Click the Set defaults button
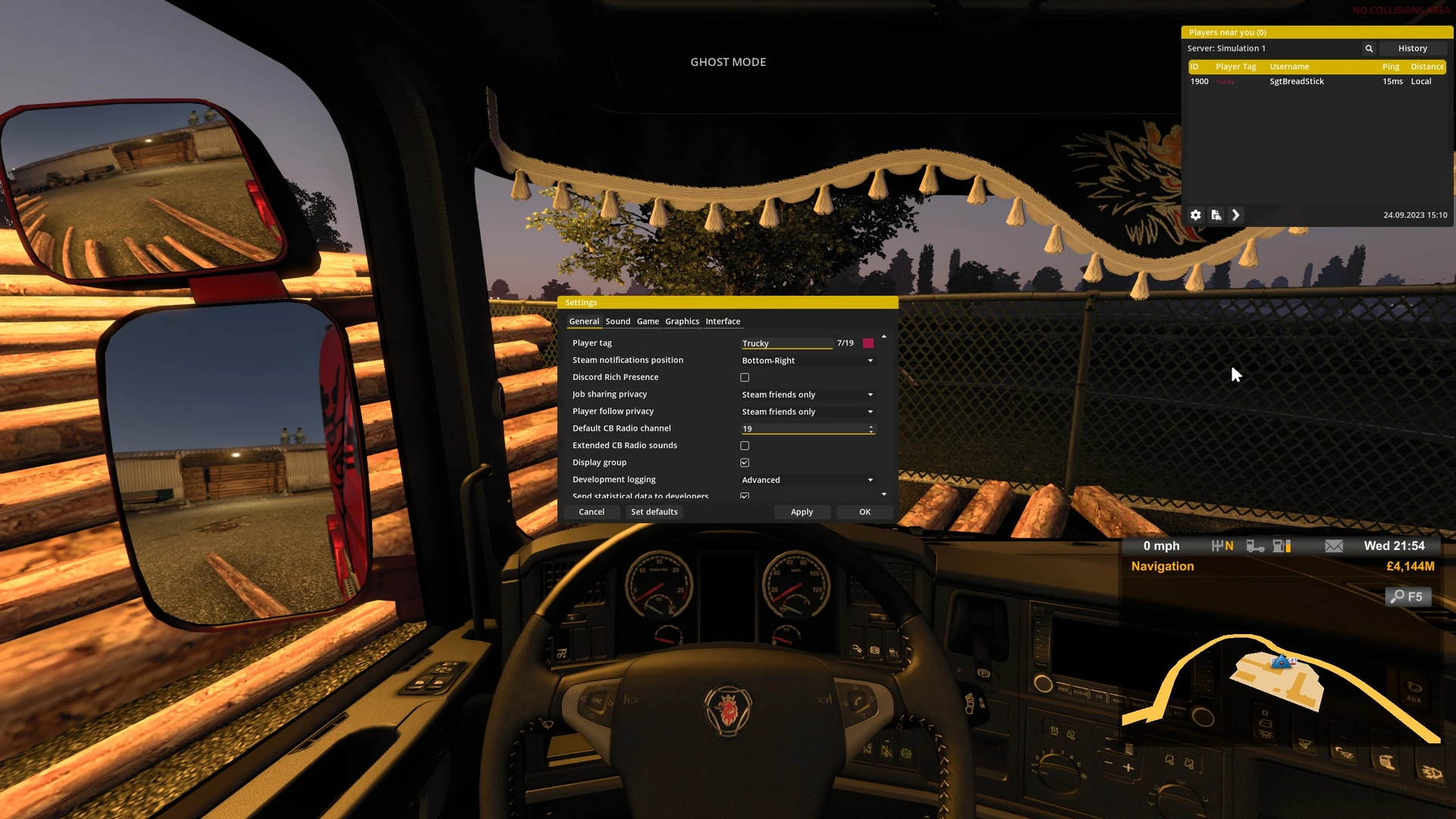Image resolution: width=1456 pixels, height=819 pixels. (x=654, y=512)
